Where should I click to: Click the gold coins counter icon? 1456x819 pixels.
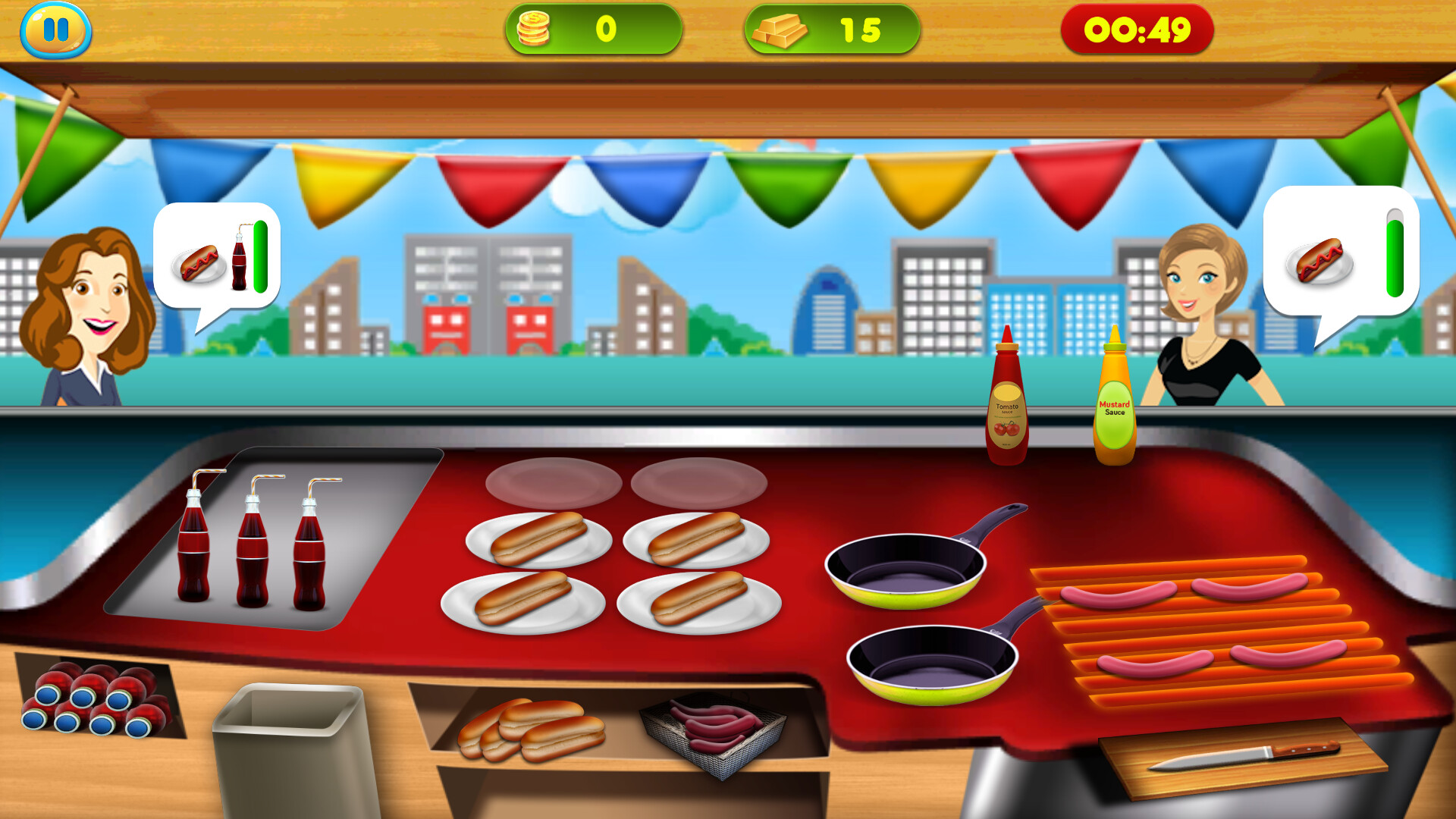click(535, 29)
